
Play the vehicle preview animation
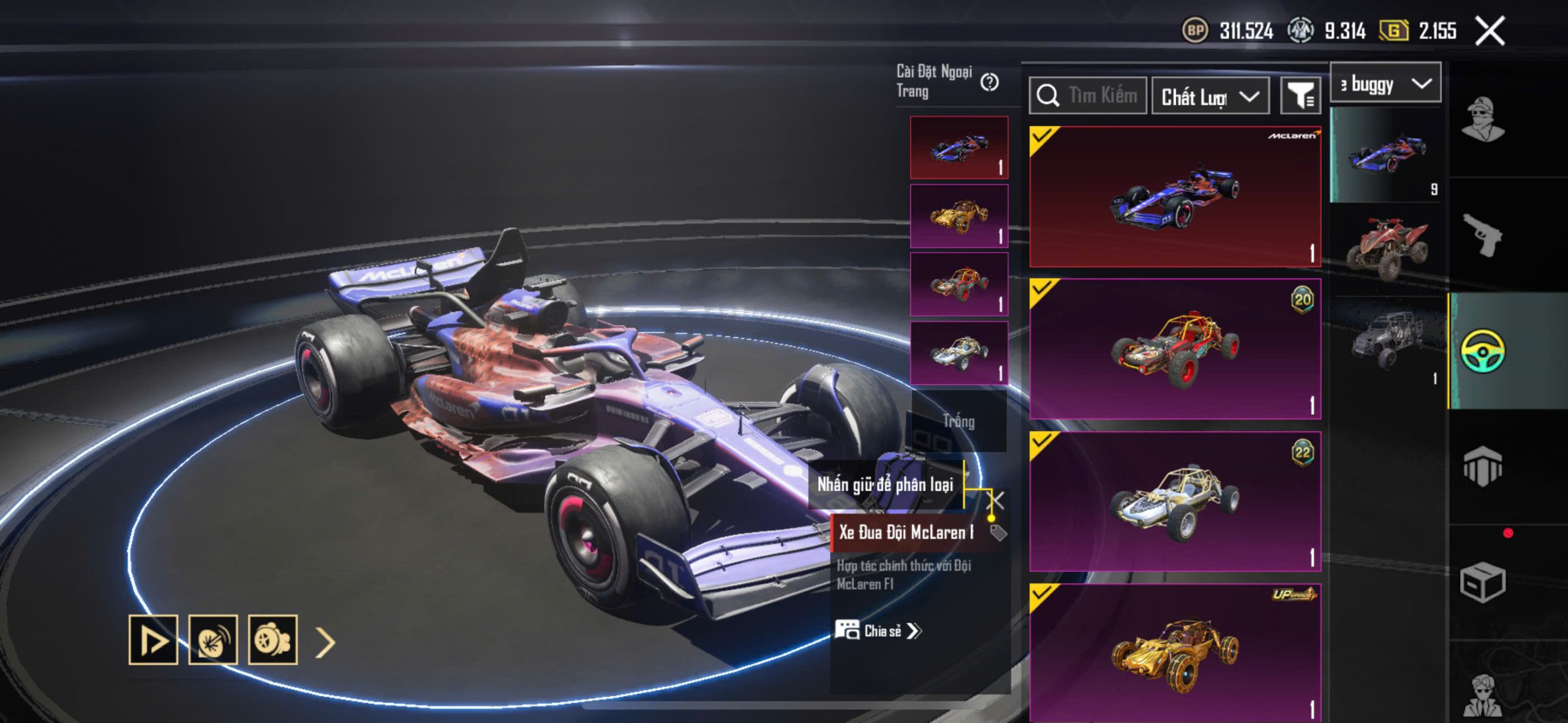point(153,640)
